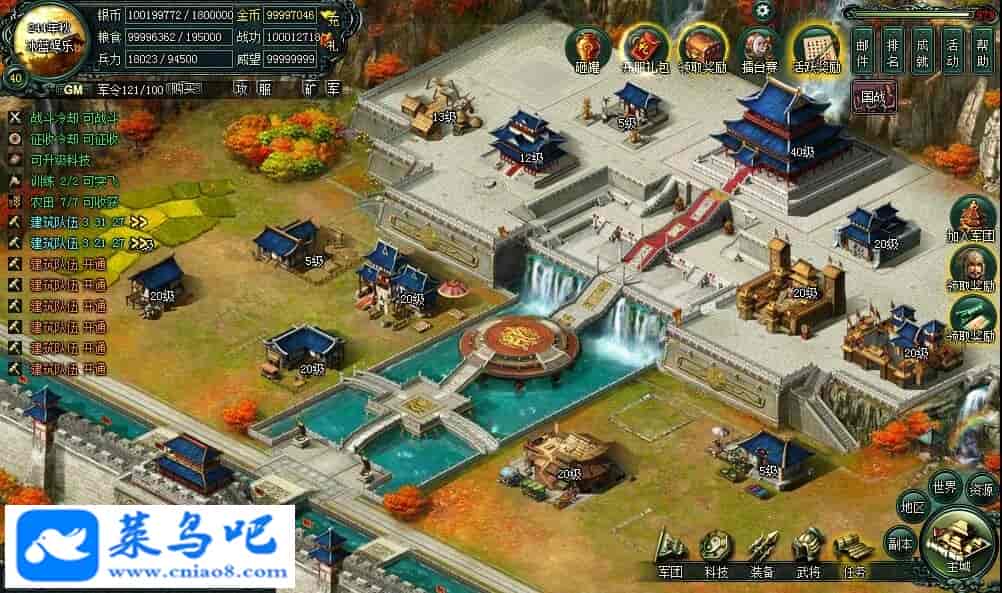This screenshot has height=593, width=1002.
Task: Open the 装备 equipment menu
Action: click(x=763, y=553)
